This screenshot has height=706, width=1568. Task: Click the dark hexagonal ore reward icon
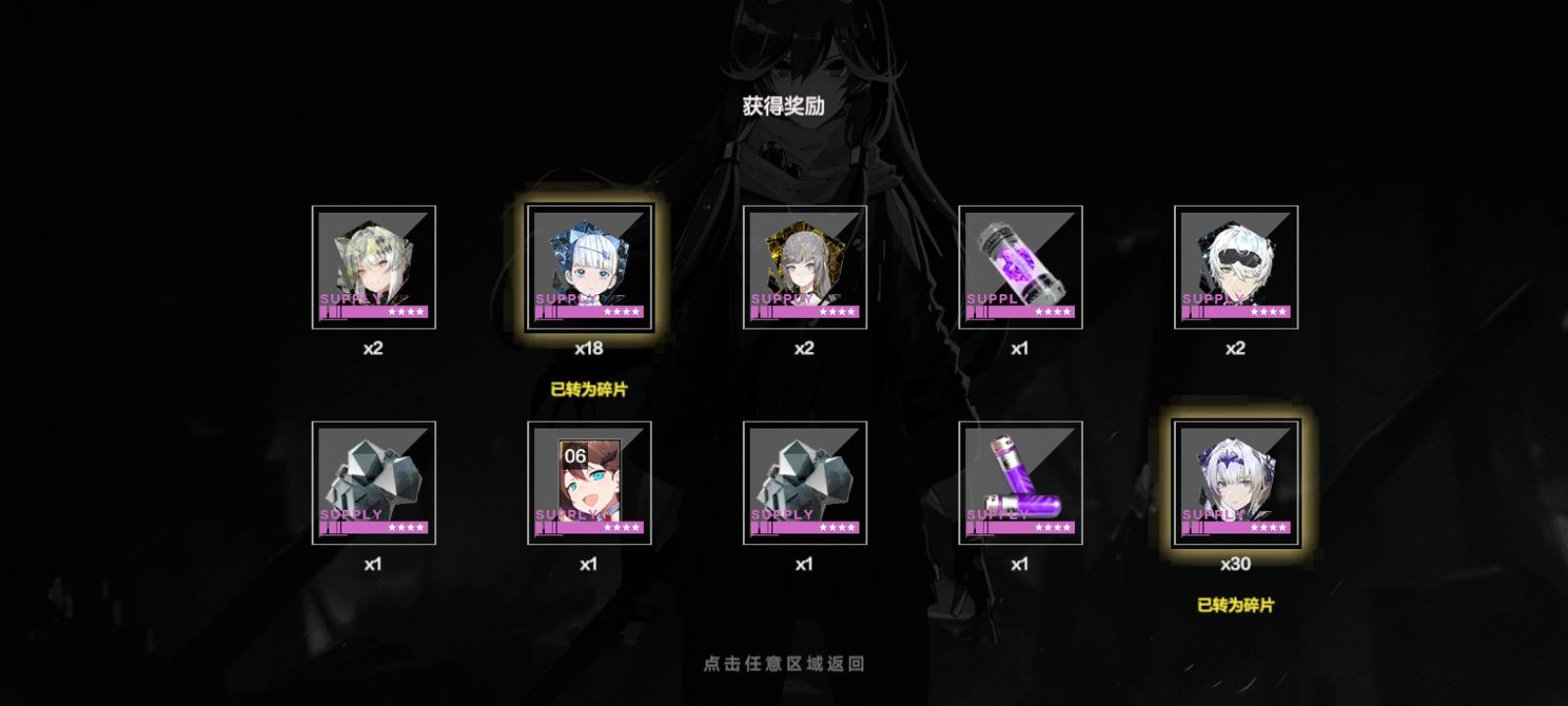click(807, 480)
